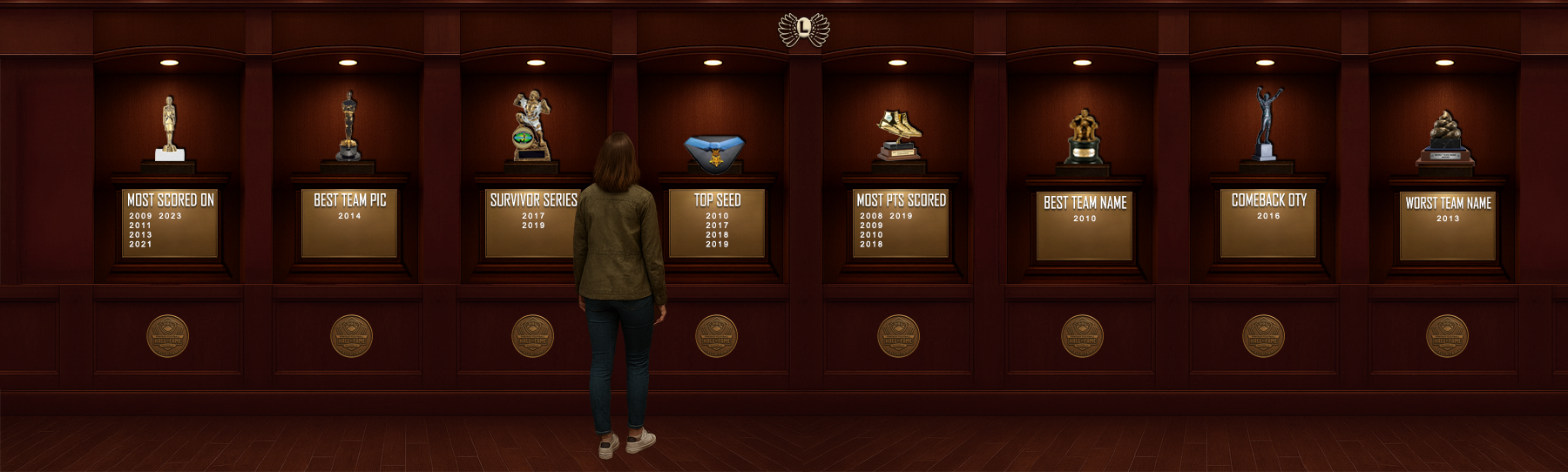Viewport: 1568px width, 472px height.
Task: View the Survivor Series plaque
Action: pyautogui.click(x=530, y=223)
